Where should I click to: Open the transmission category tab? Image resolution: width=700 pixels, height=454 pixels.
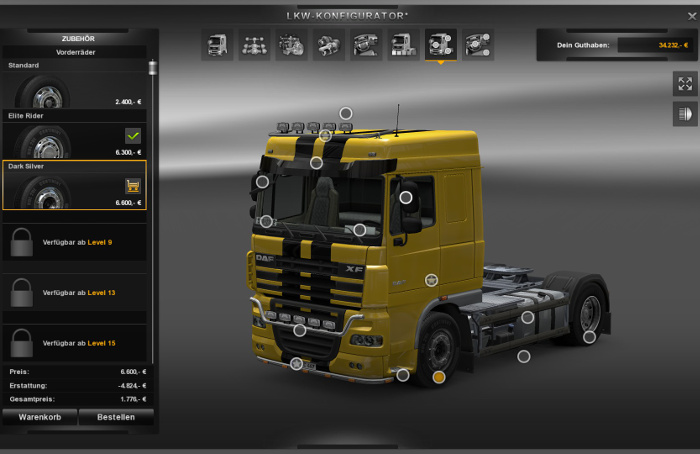[x=328, y=44]
